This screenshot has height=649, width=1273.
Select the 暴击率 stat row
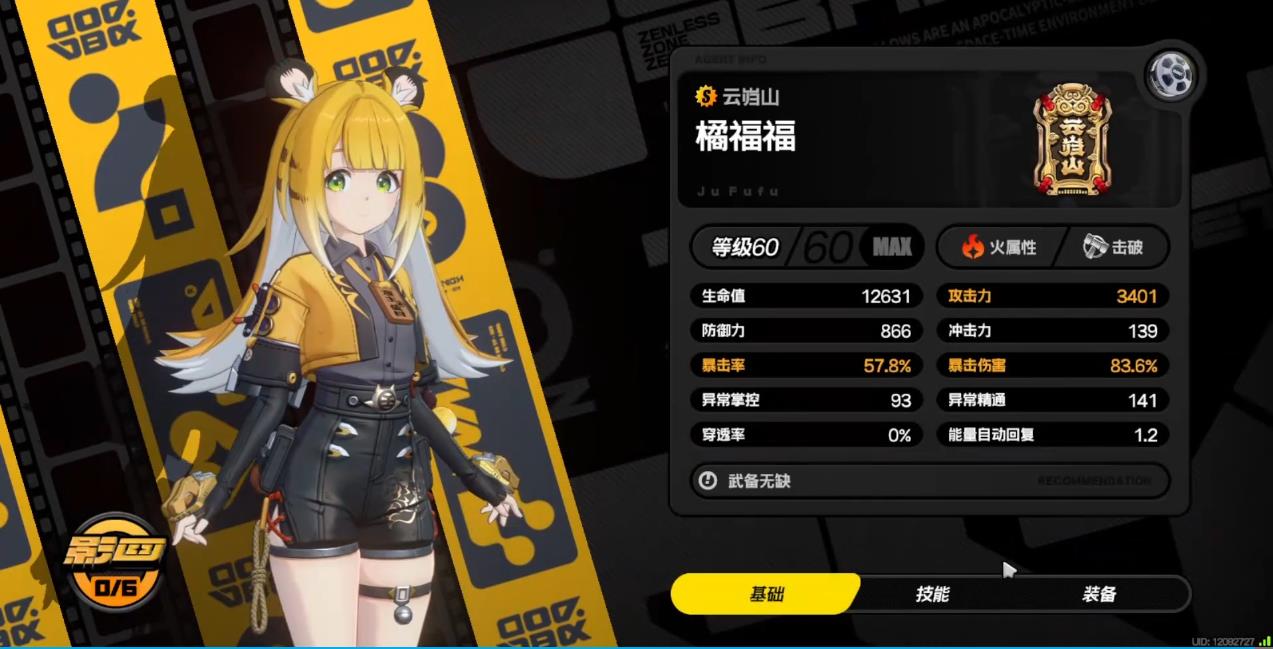(x=806, y=366)
